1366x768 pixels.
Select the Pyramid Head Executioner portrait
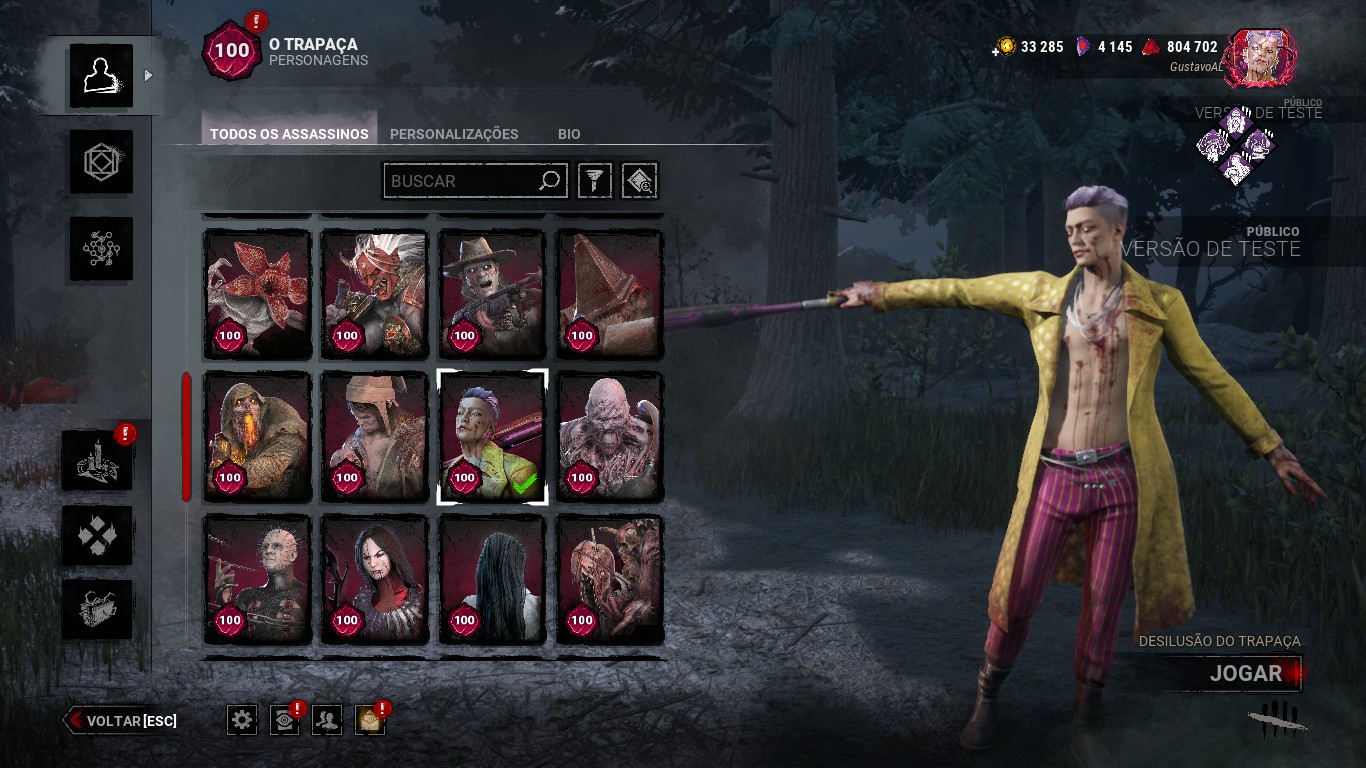tap(609, 294)
